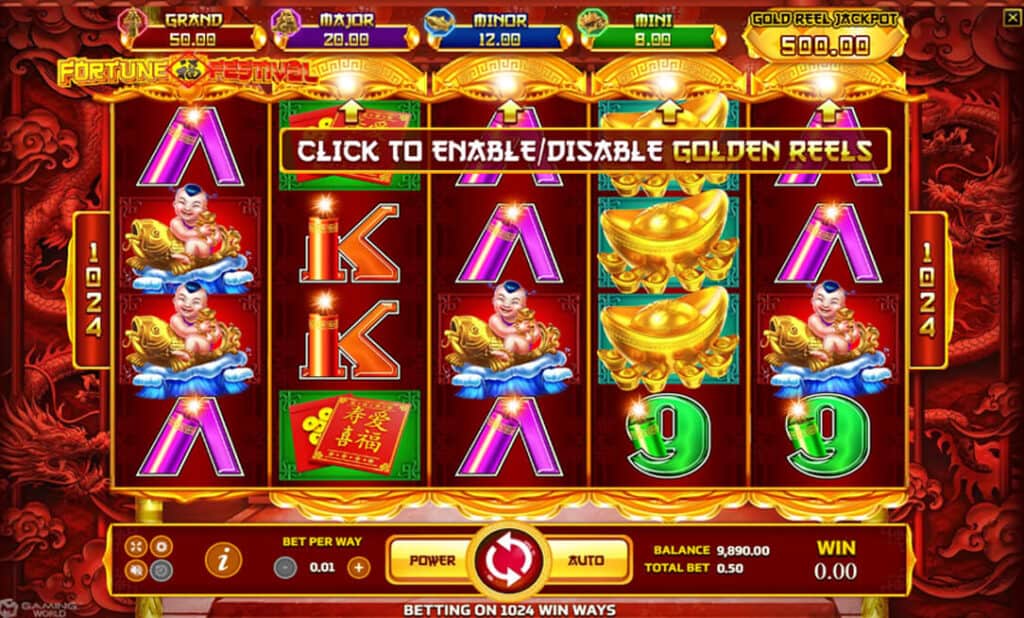Screen dimensions: 1024x618
Task: Mute sound with the speaker icon
Action: coord(134,571)
